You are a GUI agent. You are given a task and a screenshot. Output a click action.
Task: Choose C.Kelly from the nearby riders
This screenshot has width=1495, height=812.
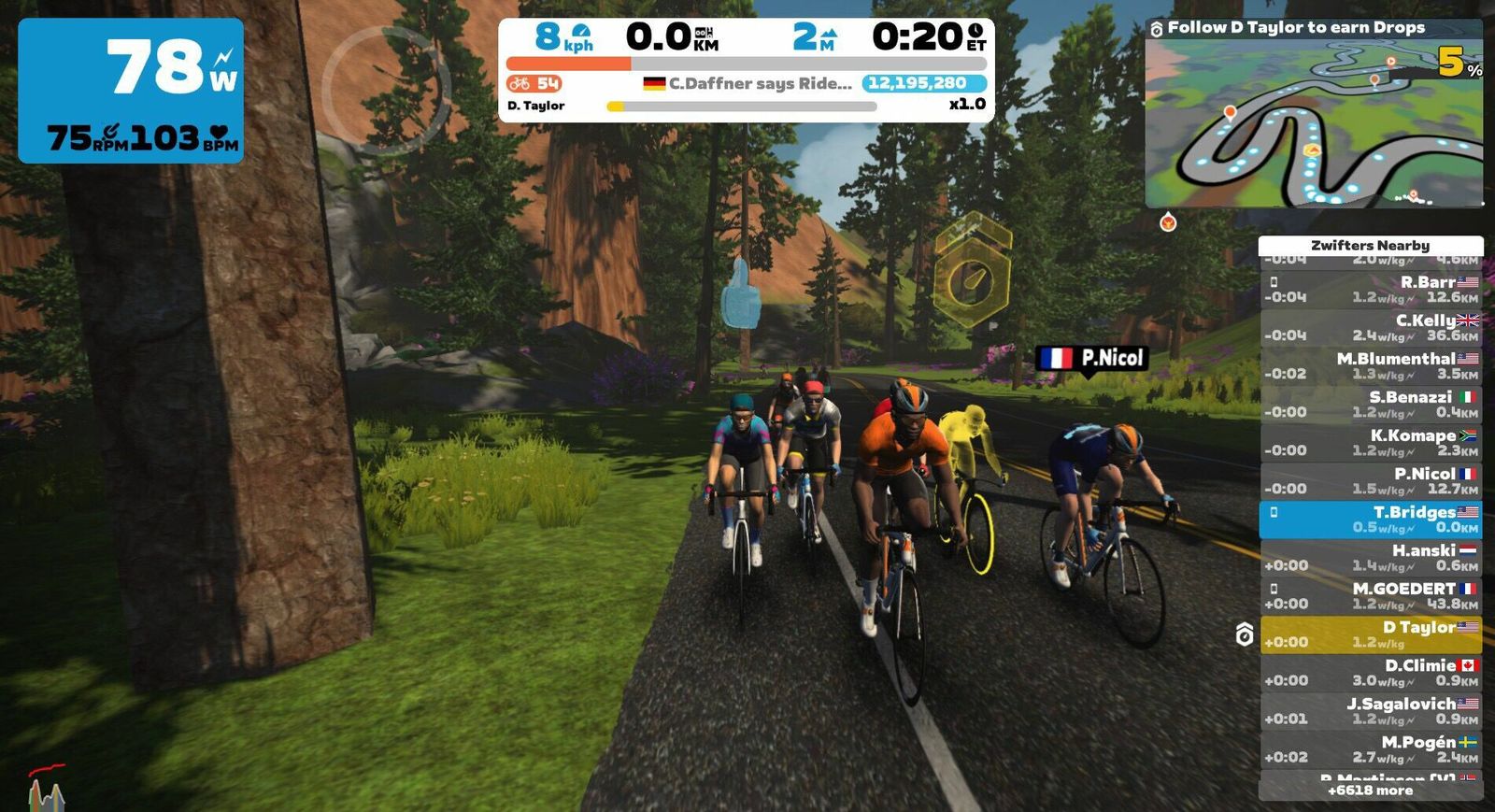pyautogui.click(x=1371, y=327)
